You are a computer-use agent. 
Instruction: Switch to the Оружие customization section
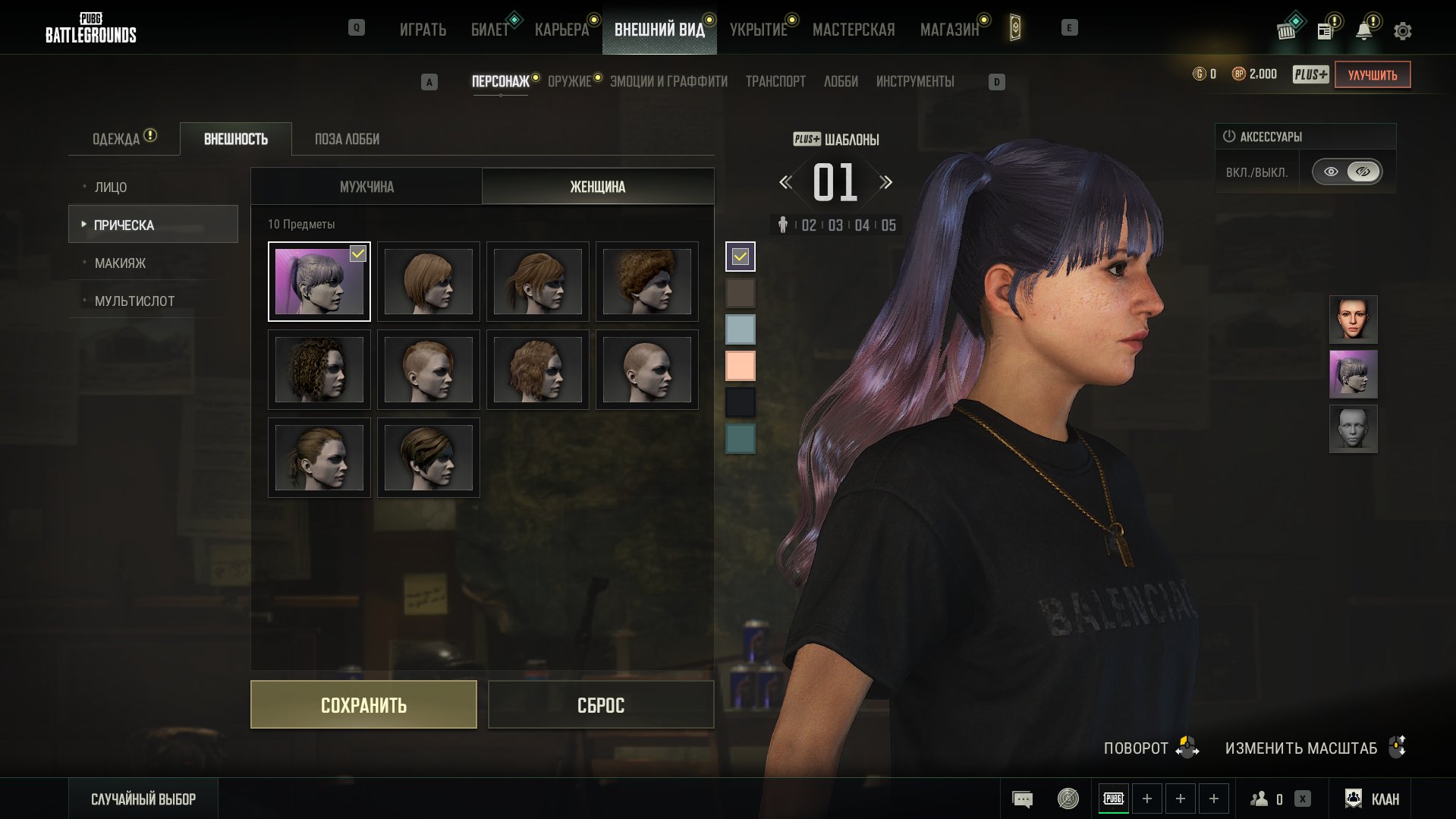pyautogui.click(x=569, y=81)
